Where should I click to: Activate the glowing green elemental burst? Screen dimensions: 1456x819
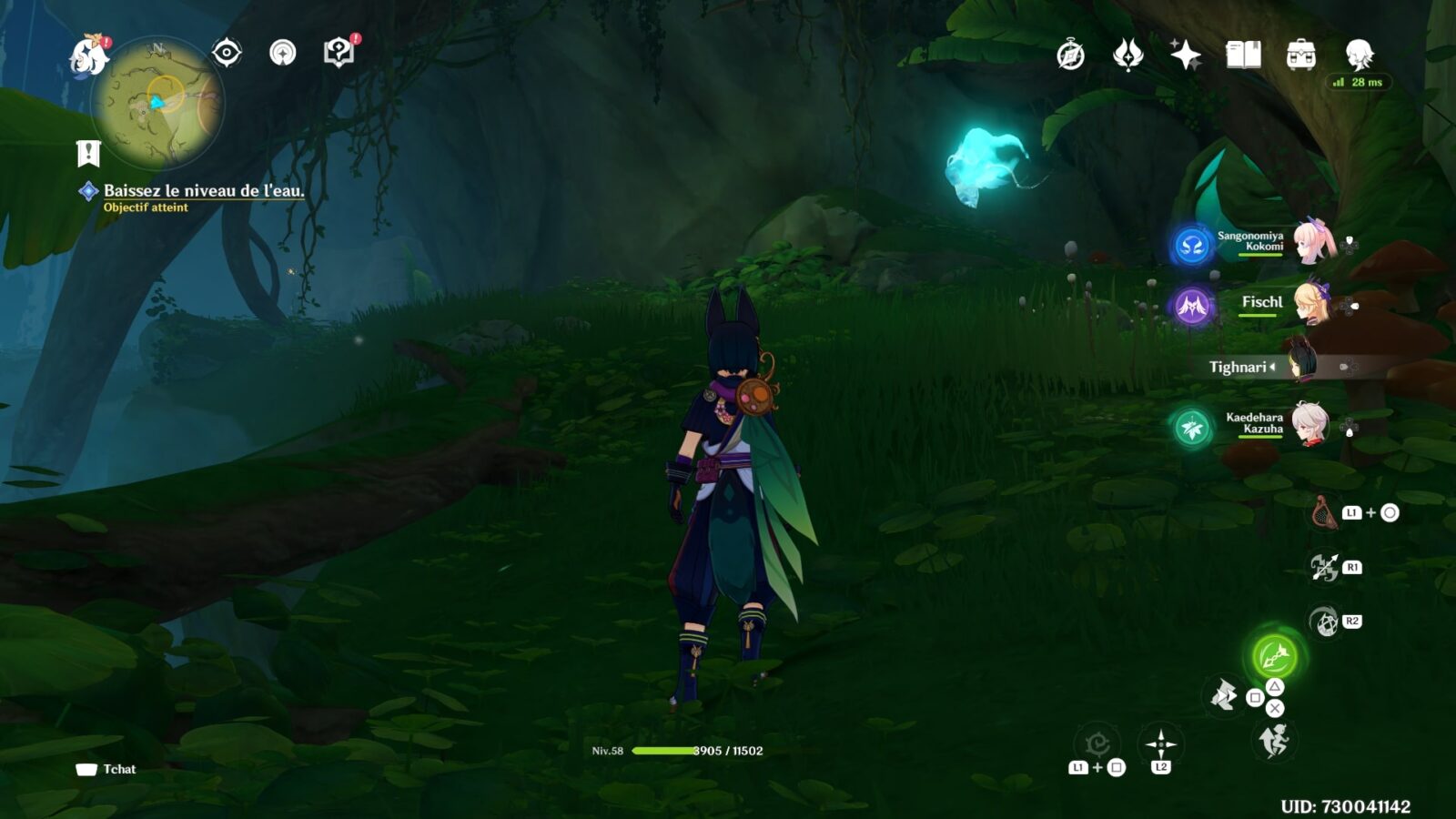pos(1274,655)
